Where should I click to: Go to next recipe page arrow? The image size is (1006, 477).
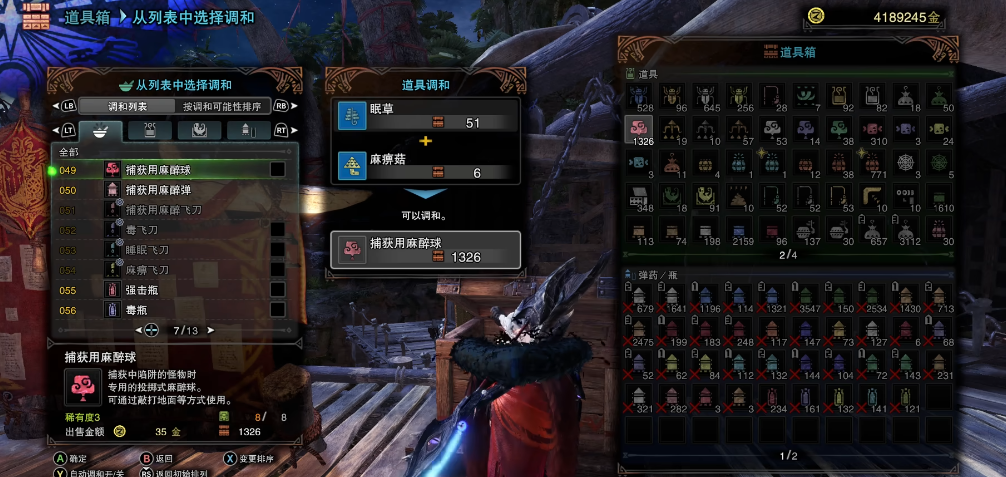click(211, 329)
